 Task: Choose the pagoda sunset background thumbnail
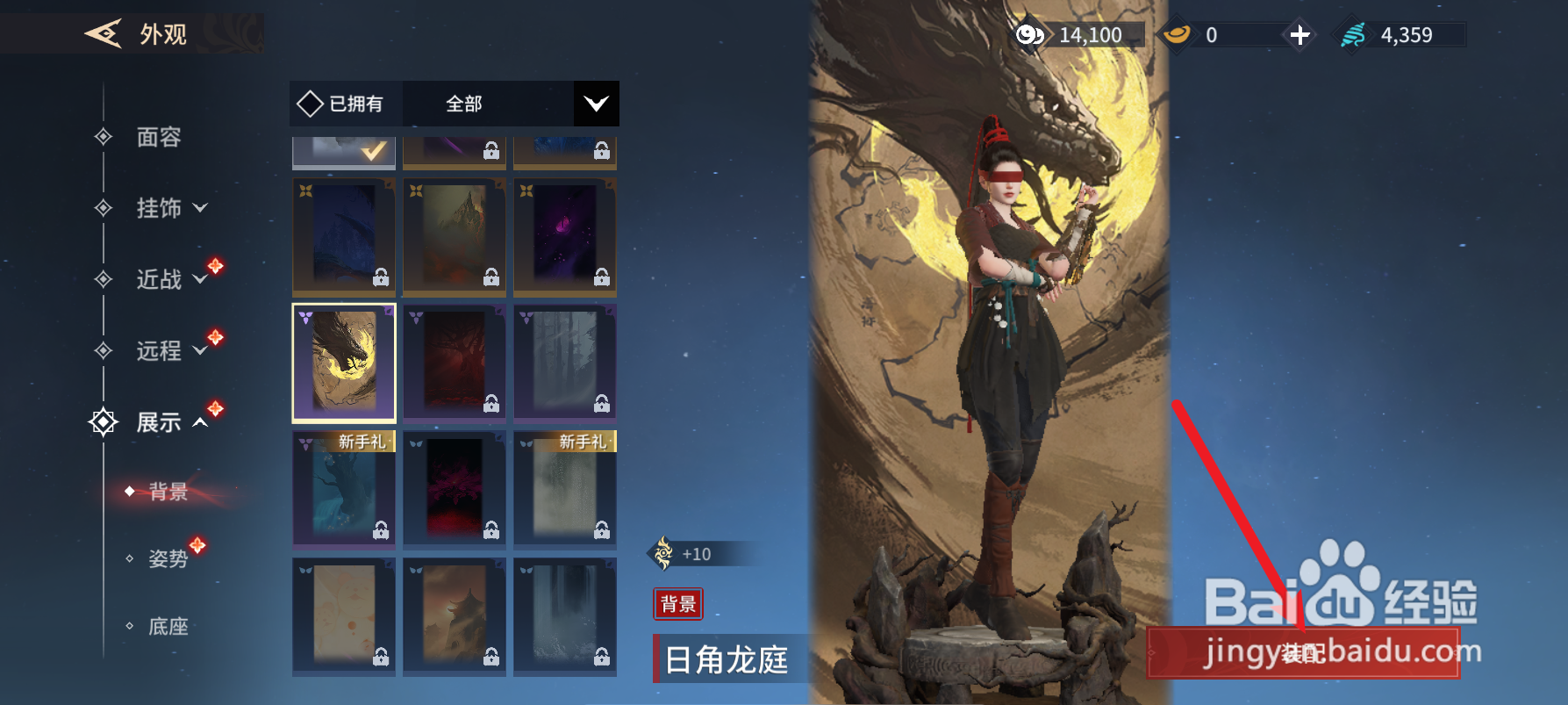tap(455, 615)
